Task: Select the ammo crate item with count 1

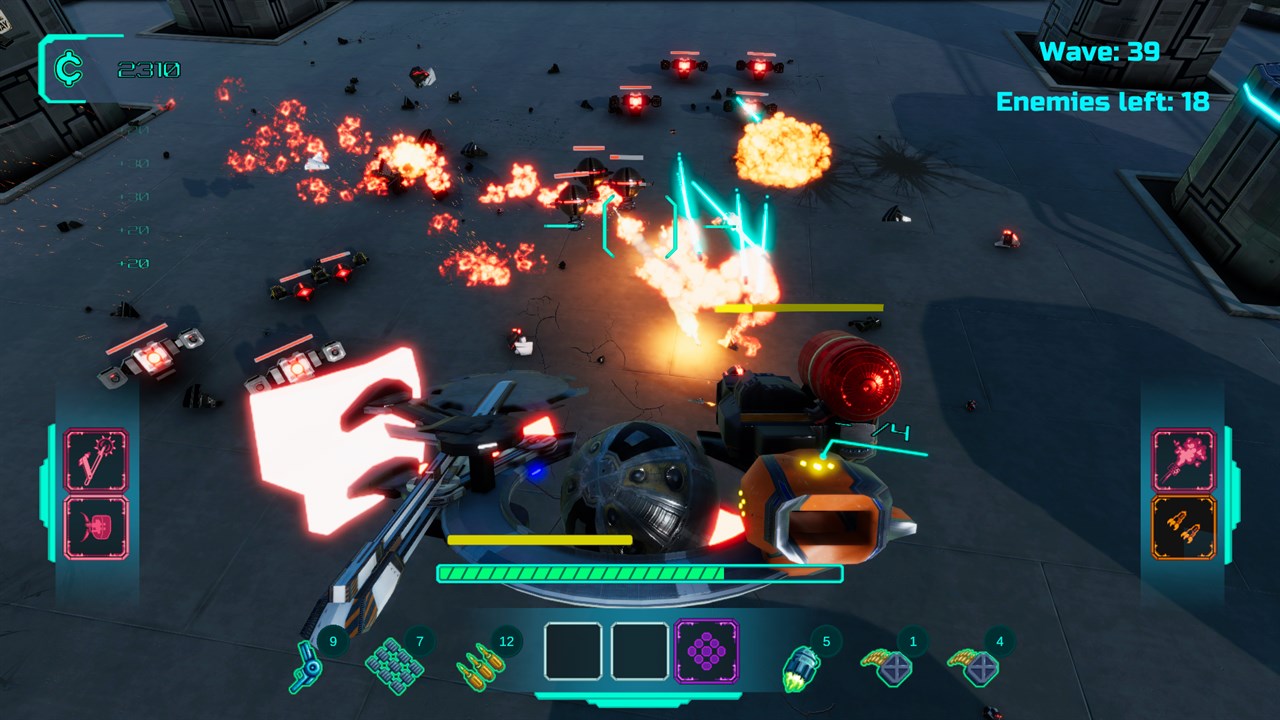Action: (x=885, y=665)
